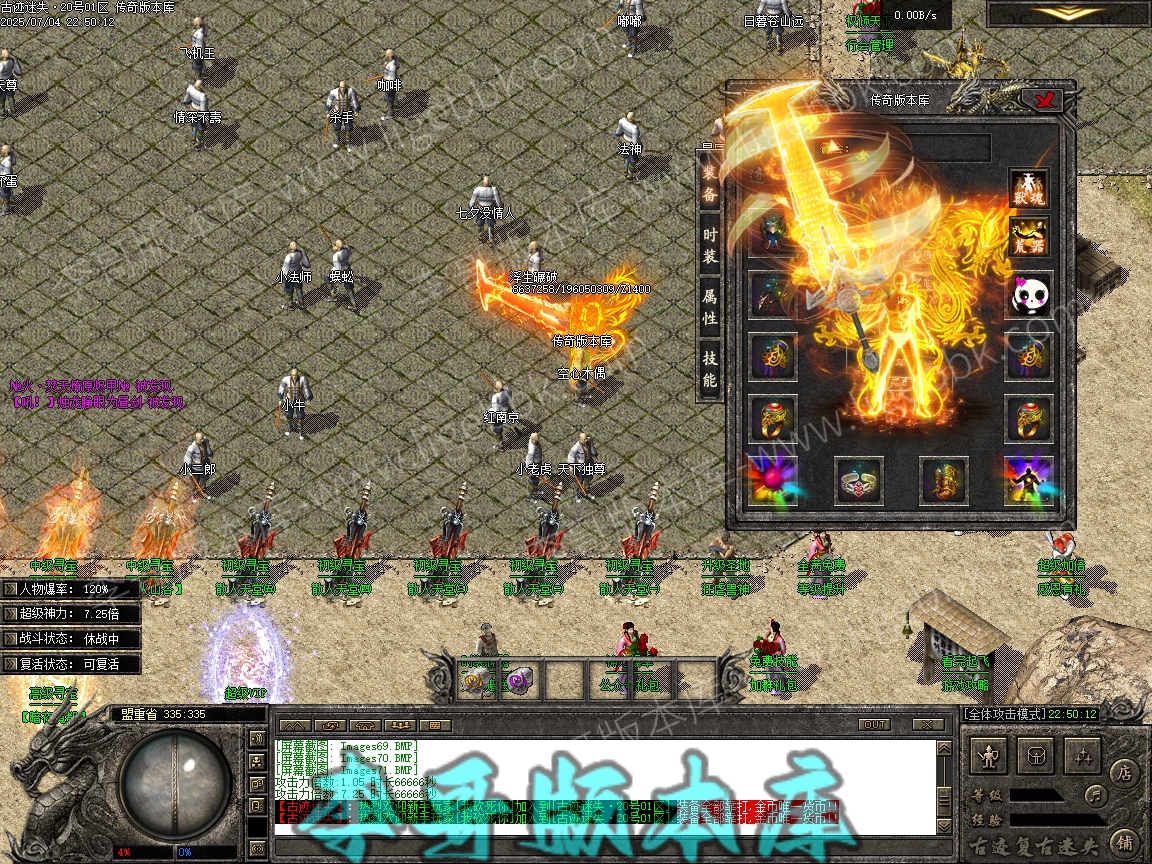
Task: Select the panda face equipment slot
Action: tap(1028, 297)
